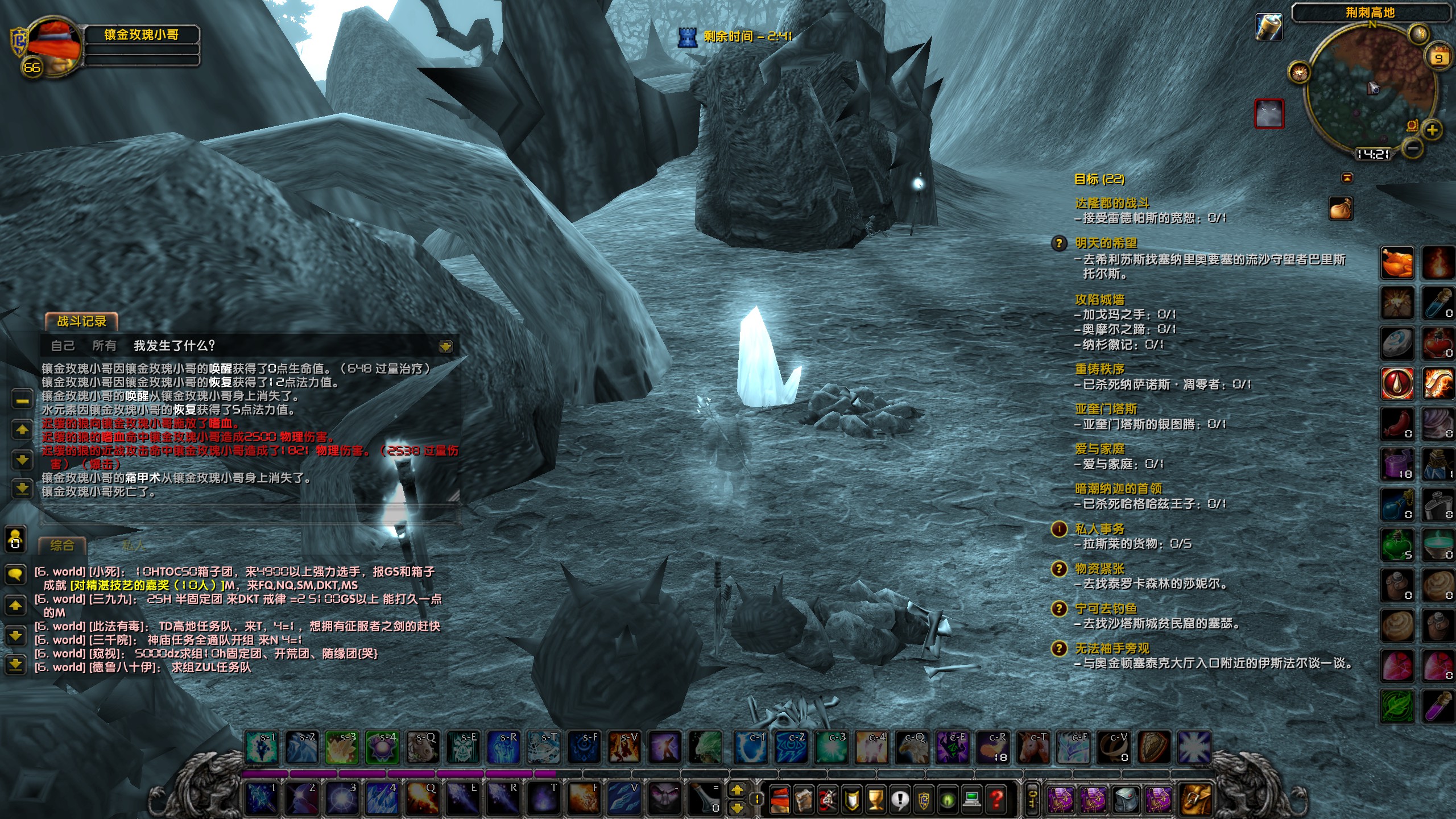Zoom out the minimap with minus button

point(1413,148)
